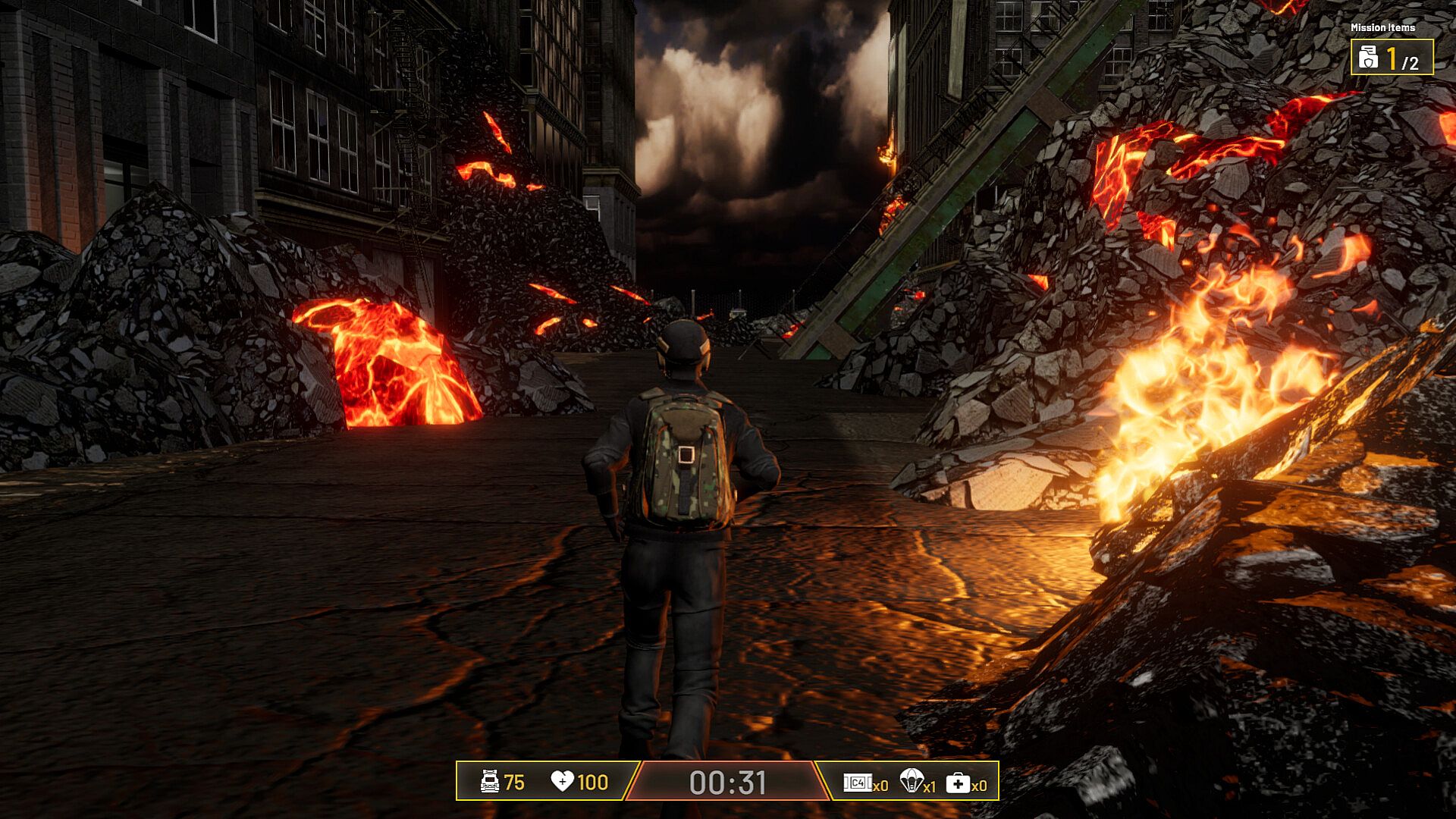1456x819 pixels.
Task: Select the medkit item icon
Action: point(958,783)
